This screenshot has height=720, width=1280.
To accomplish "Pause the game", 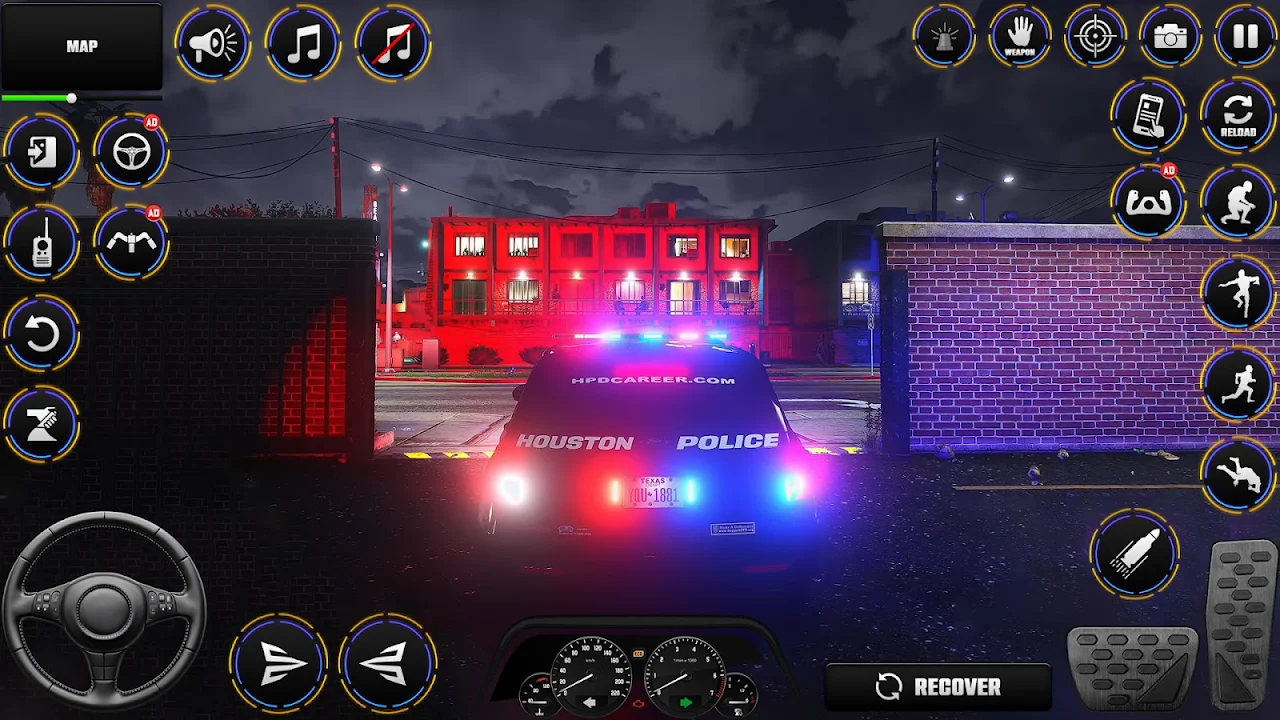I will click(x=1245, y=38).
